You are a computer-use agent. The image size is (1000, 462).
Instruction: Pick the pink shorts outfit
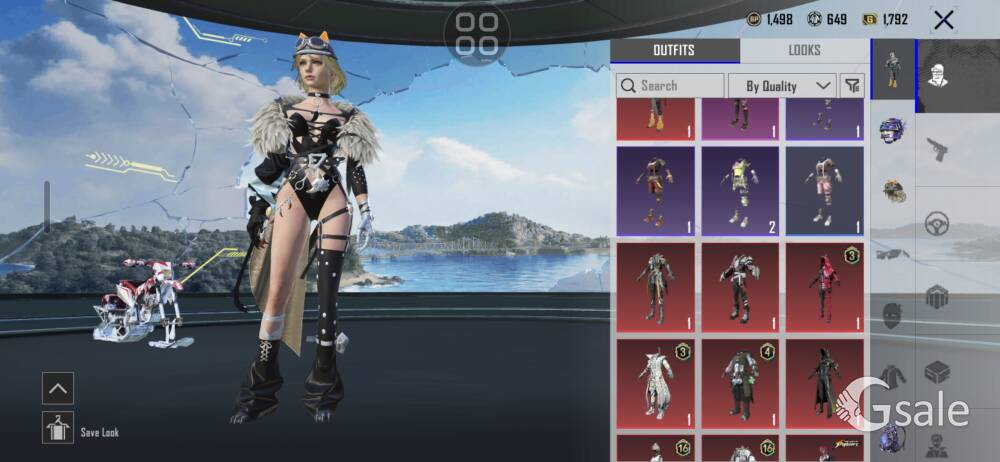click(824, 191)
